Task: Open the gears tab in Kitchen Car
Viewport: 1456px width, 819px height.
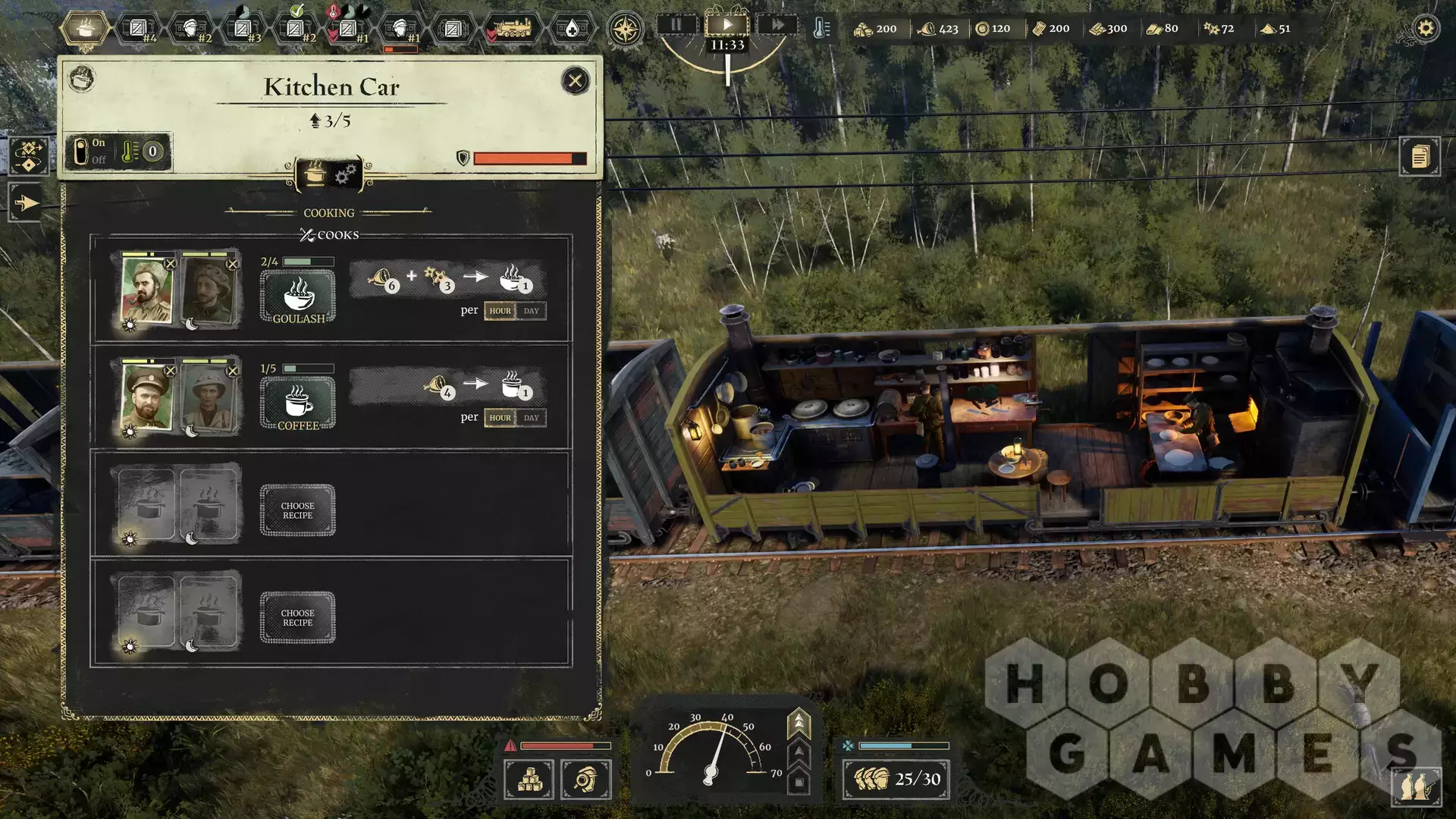Action: point(346,174)
